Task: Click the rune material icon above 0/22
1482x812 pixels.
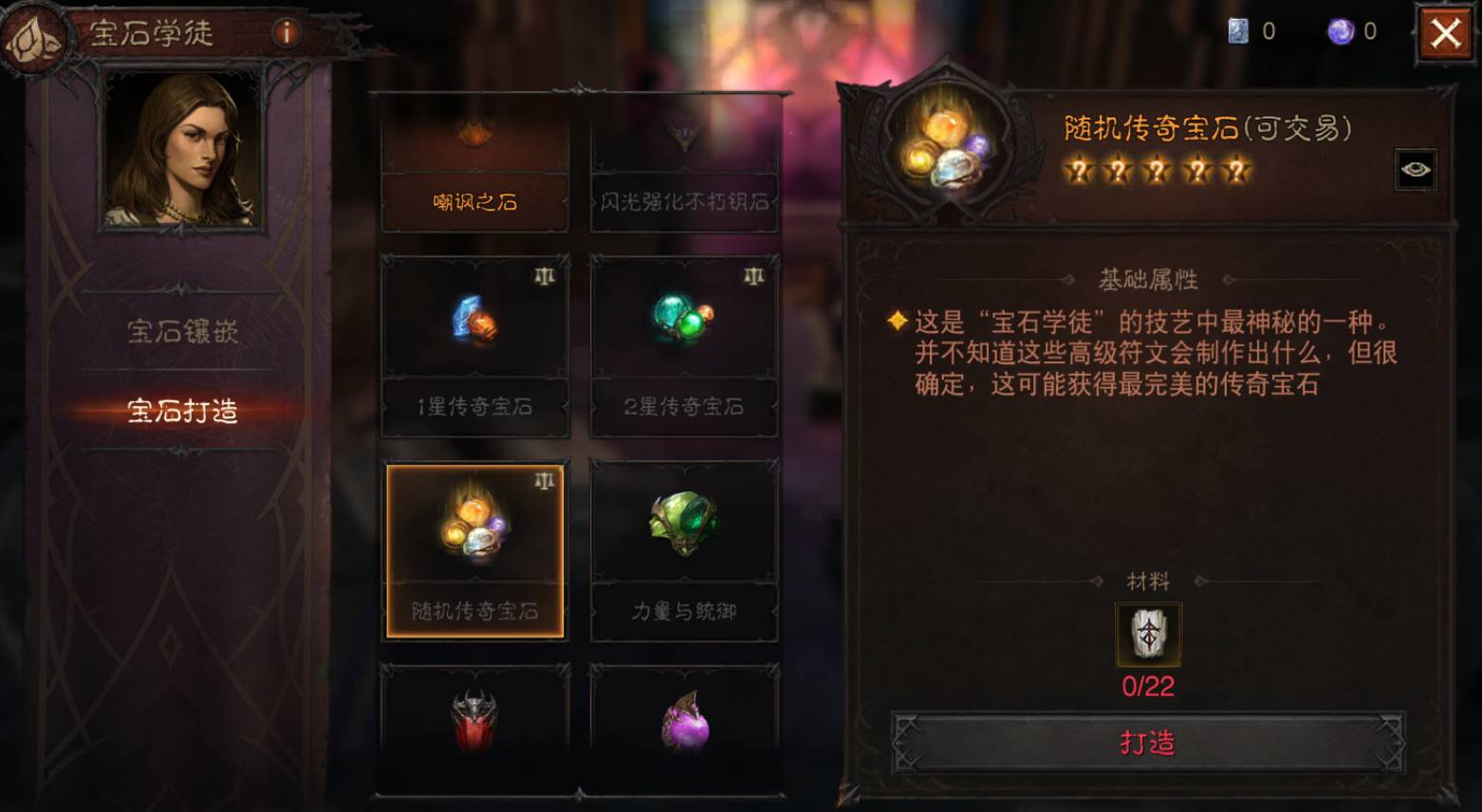Action: (1147, 636)
